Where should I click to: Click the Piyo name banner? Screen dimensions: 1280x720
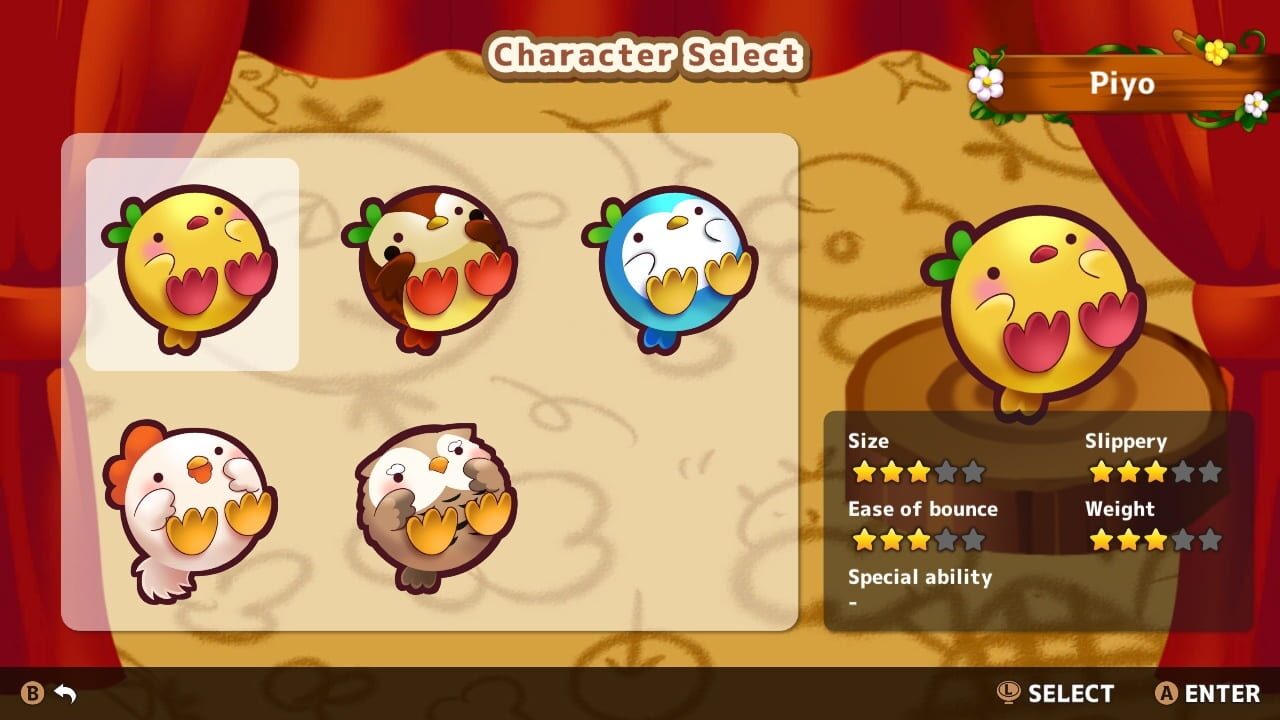click(1125, 85)
